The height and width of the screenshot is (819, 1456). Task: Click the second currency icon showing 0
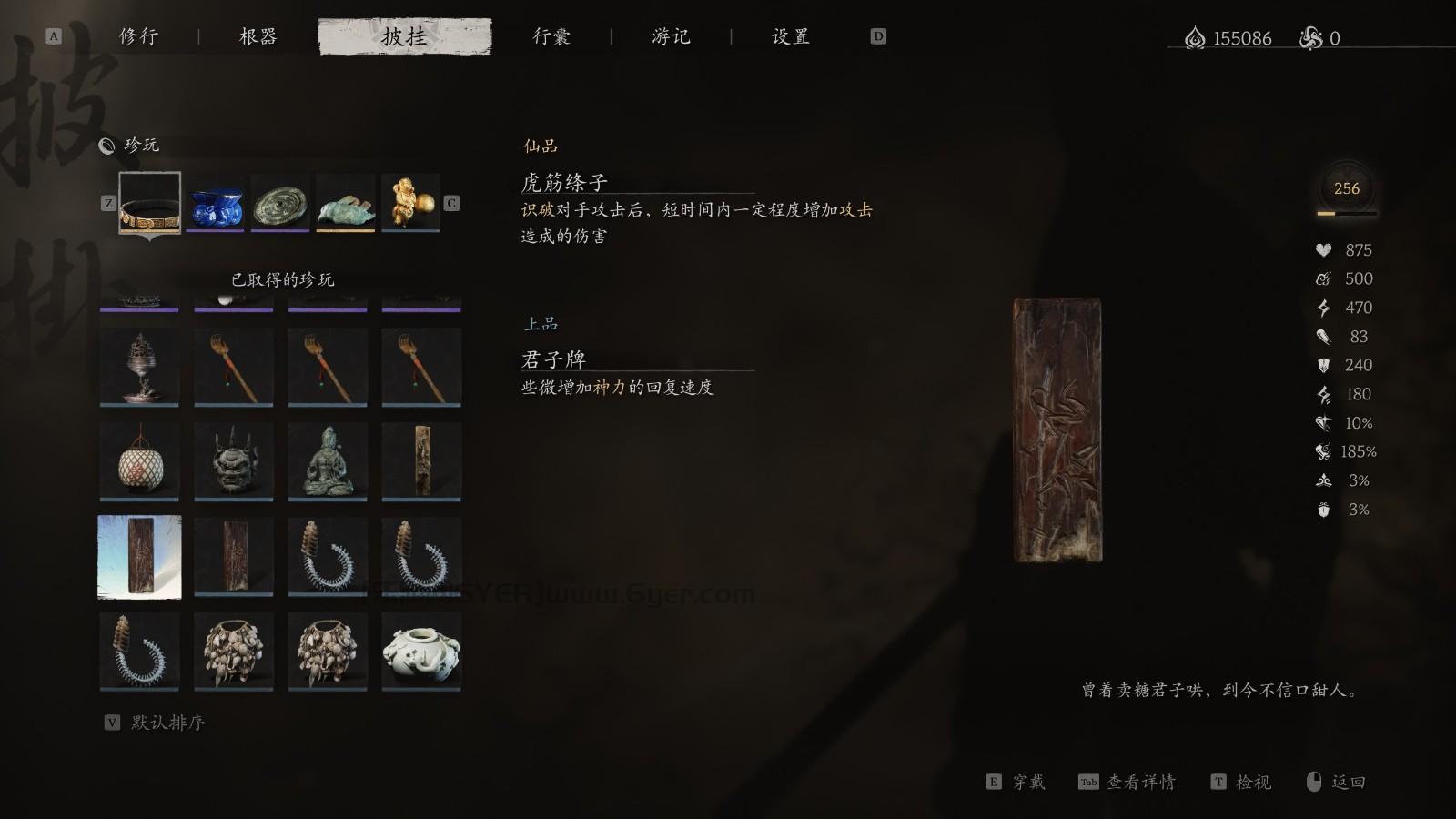click(1310, 38)
